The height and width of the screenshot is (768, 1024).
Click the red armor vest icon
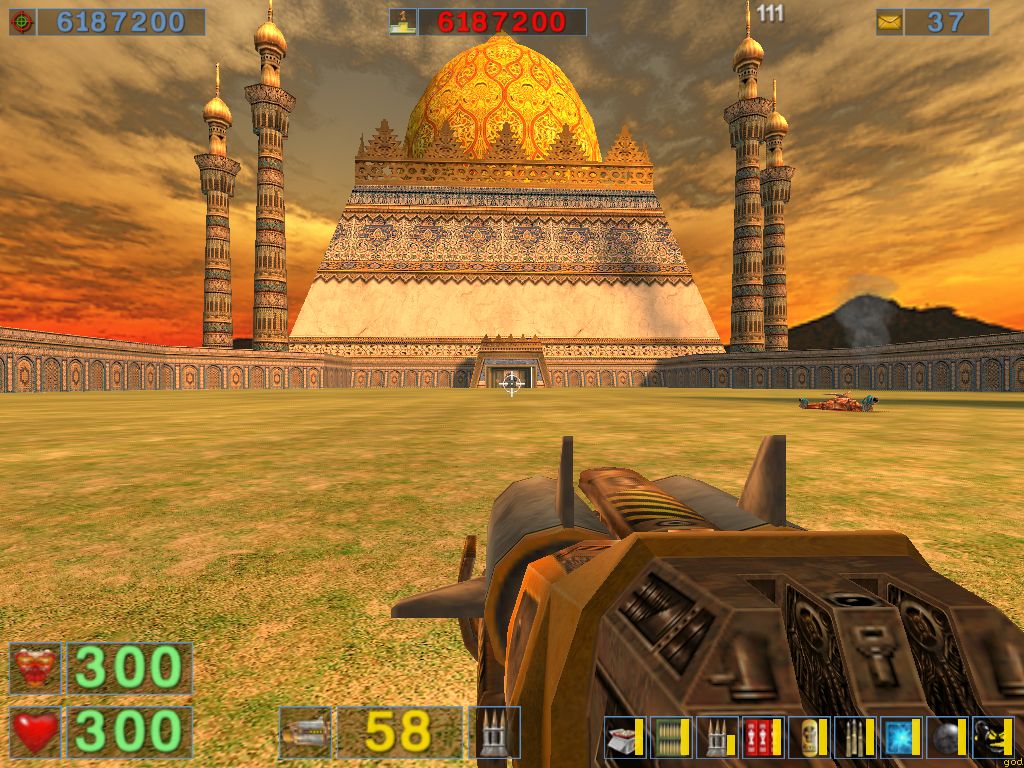[35, 669]
